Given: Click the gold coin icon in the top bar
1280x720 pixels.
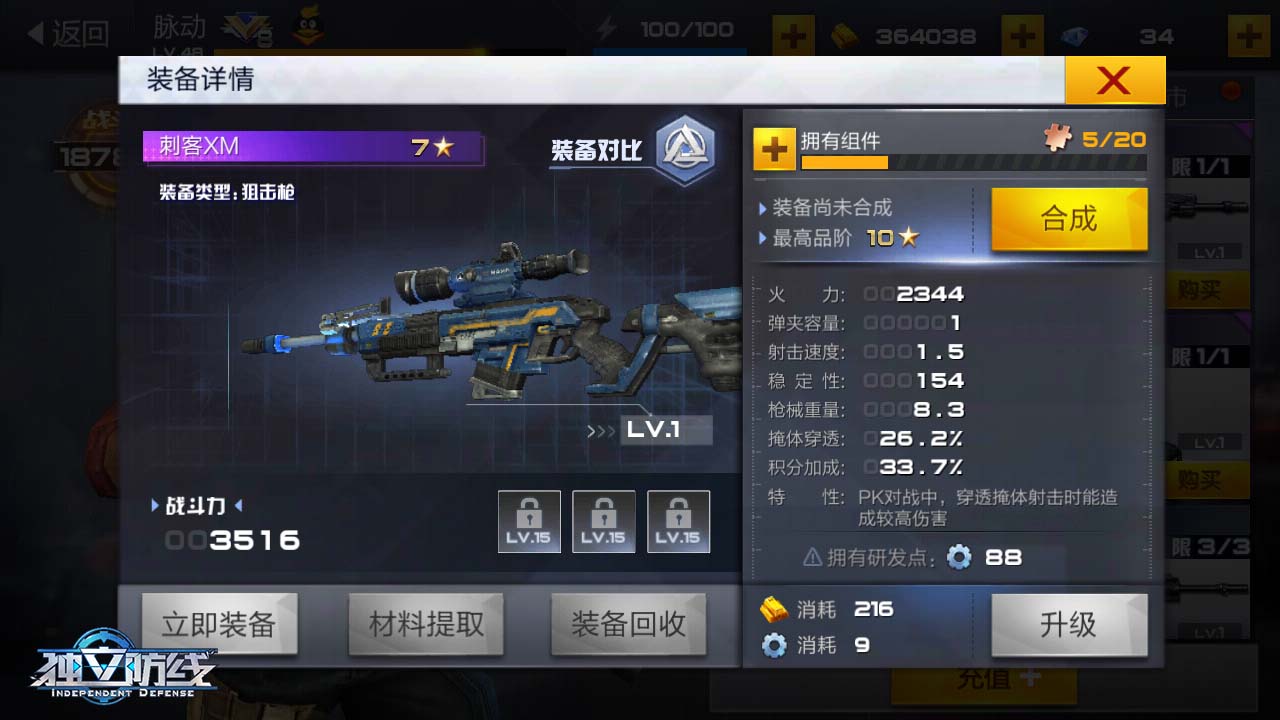Looking at the screenshot, I should (846, 36).
